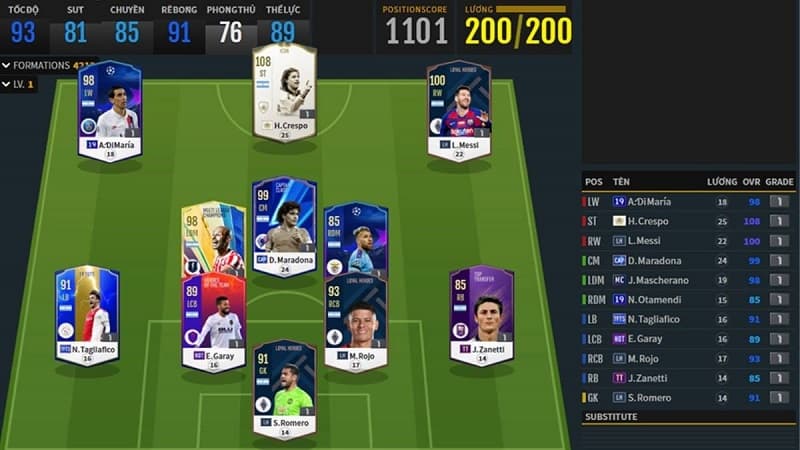Choose the S.Romero goalkeeper card on the pitch

[284, 390]
